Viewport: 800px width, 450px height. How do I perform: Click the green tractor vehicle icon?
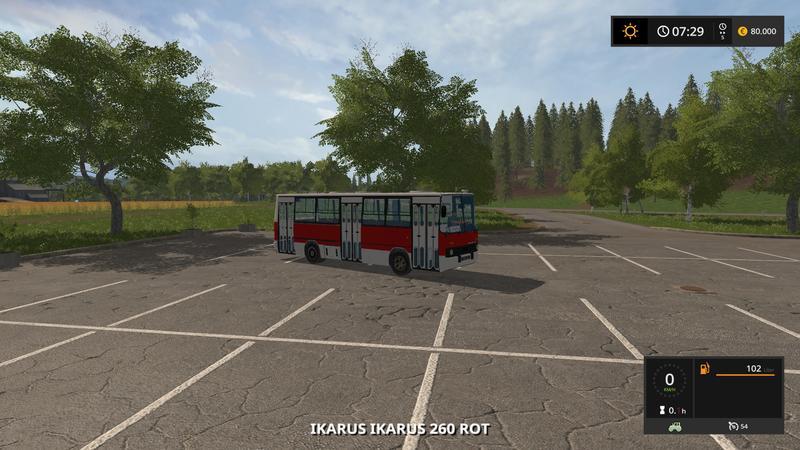pos(675,426)
